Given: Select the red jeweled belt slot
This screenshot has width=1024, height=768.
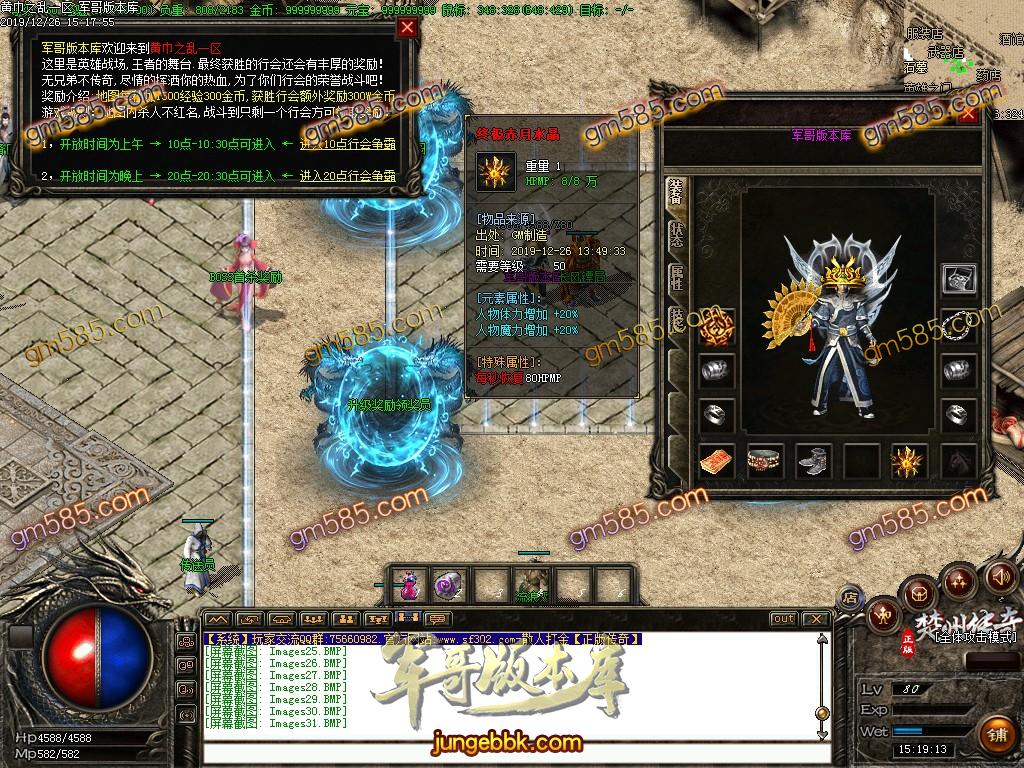Looking at the screenshot, I should [x=765, y=461].
